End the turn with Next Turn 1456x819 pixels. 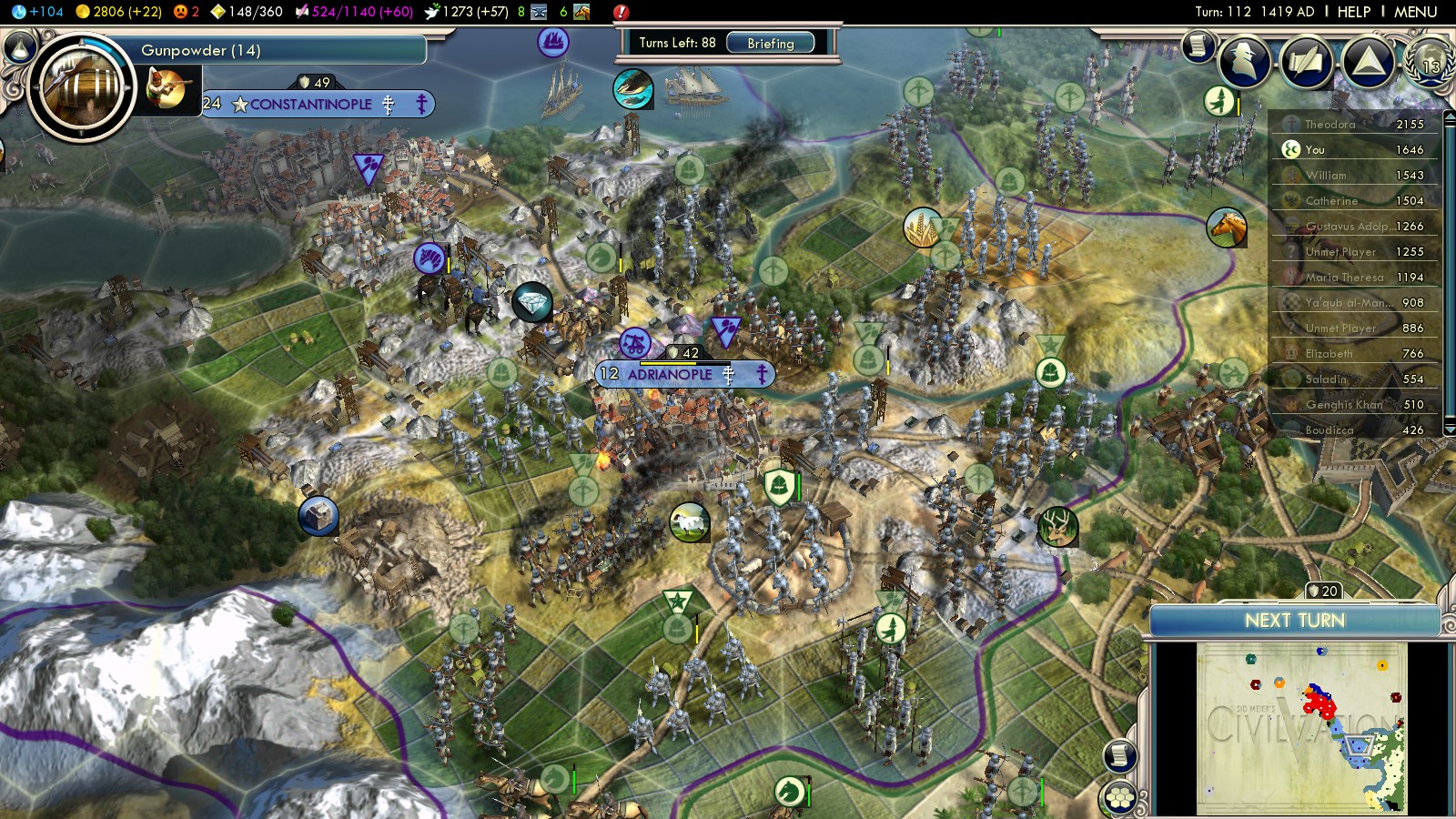[1294, 621]
